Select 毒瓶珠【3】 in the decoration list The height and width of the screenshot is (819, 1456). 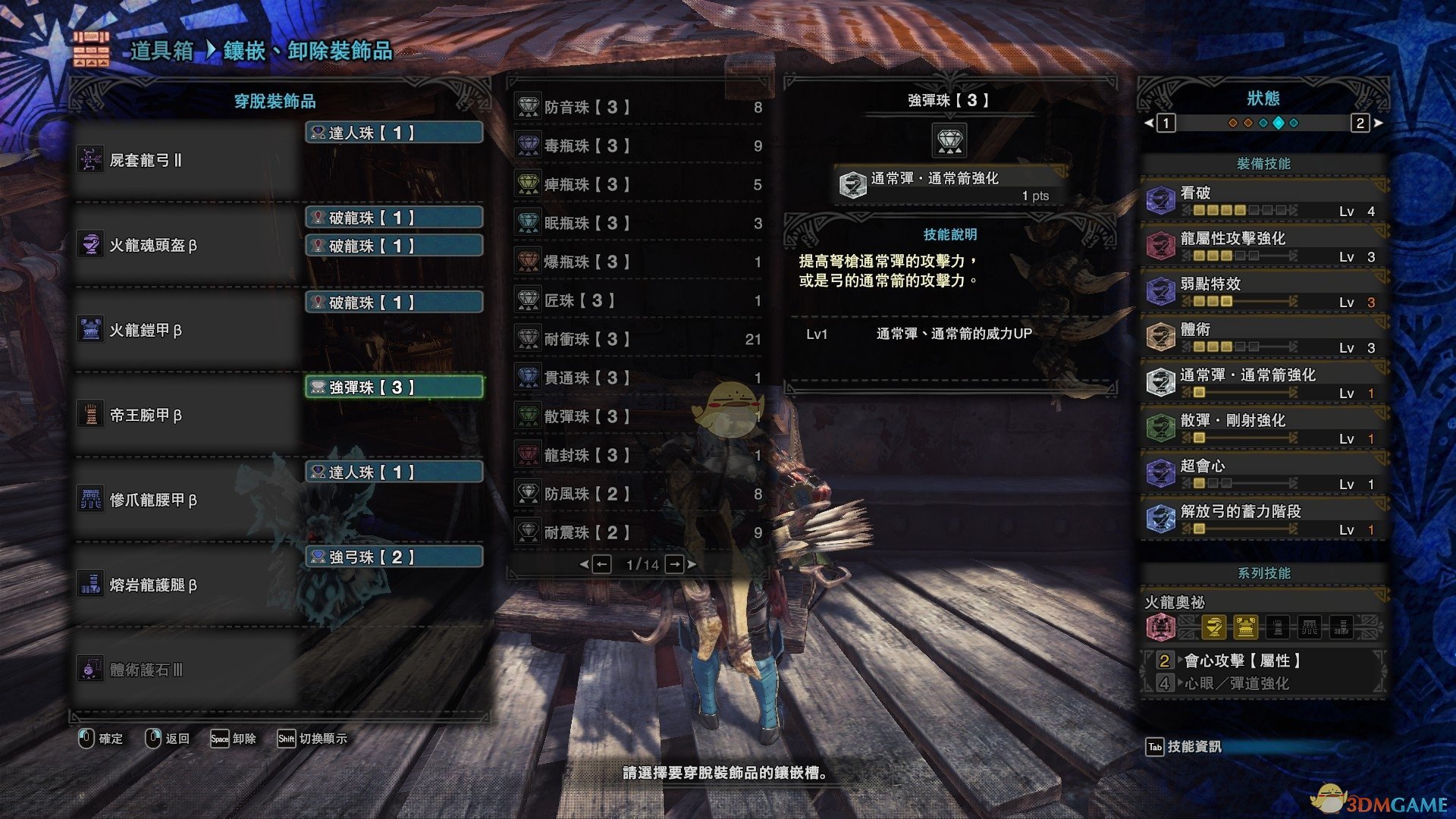pyautogui.click(x=637, y=146)
